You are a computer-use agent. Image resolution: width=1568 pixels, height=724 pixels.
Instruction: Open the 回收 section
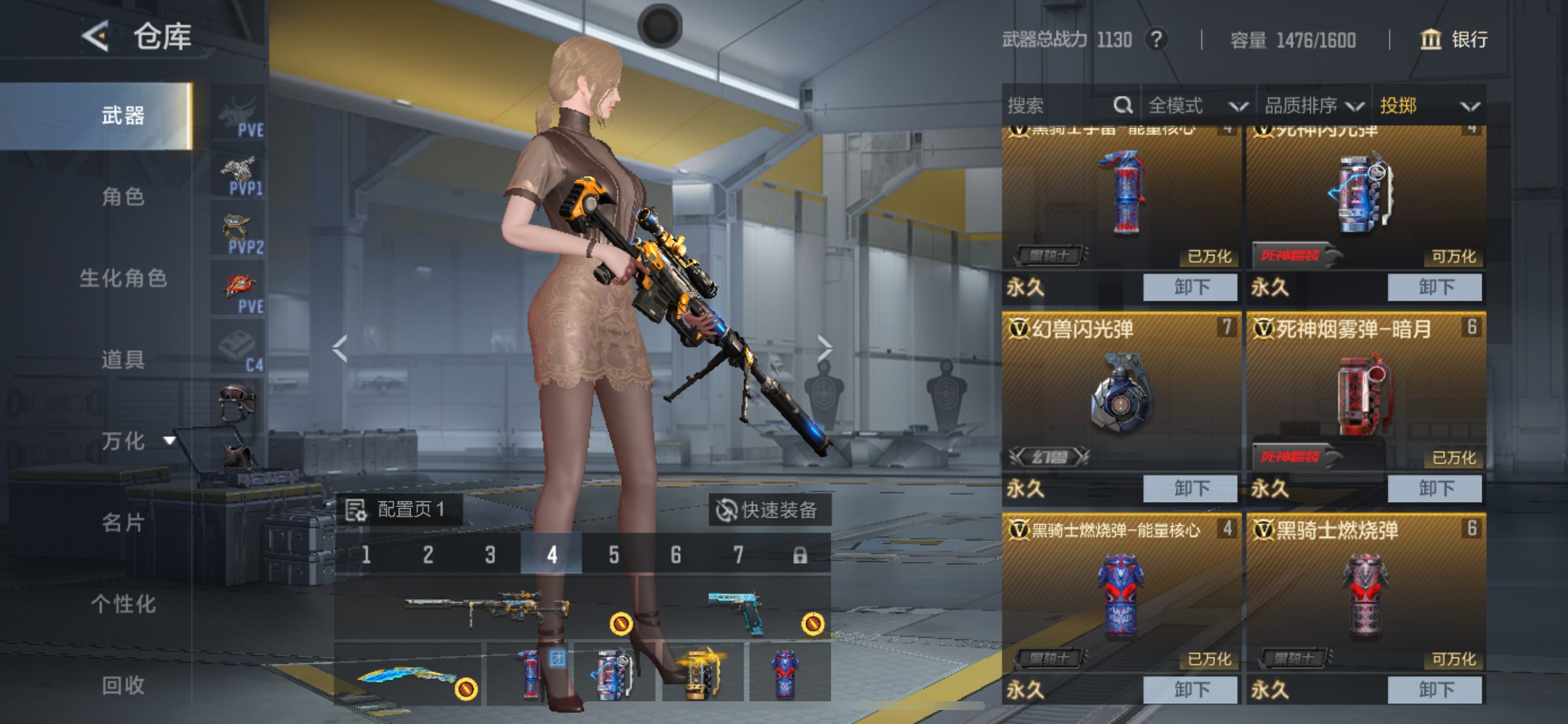tap(123, 685)
